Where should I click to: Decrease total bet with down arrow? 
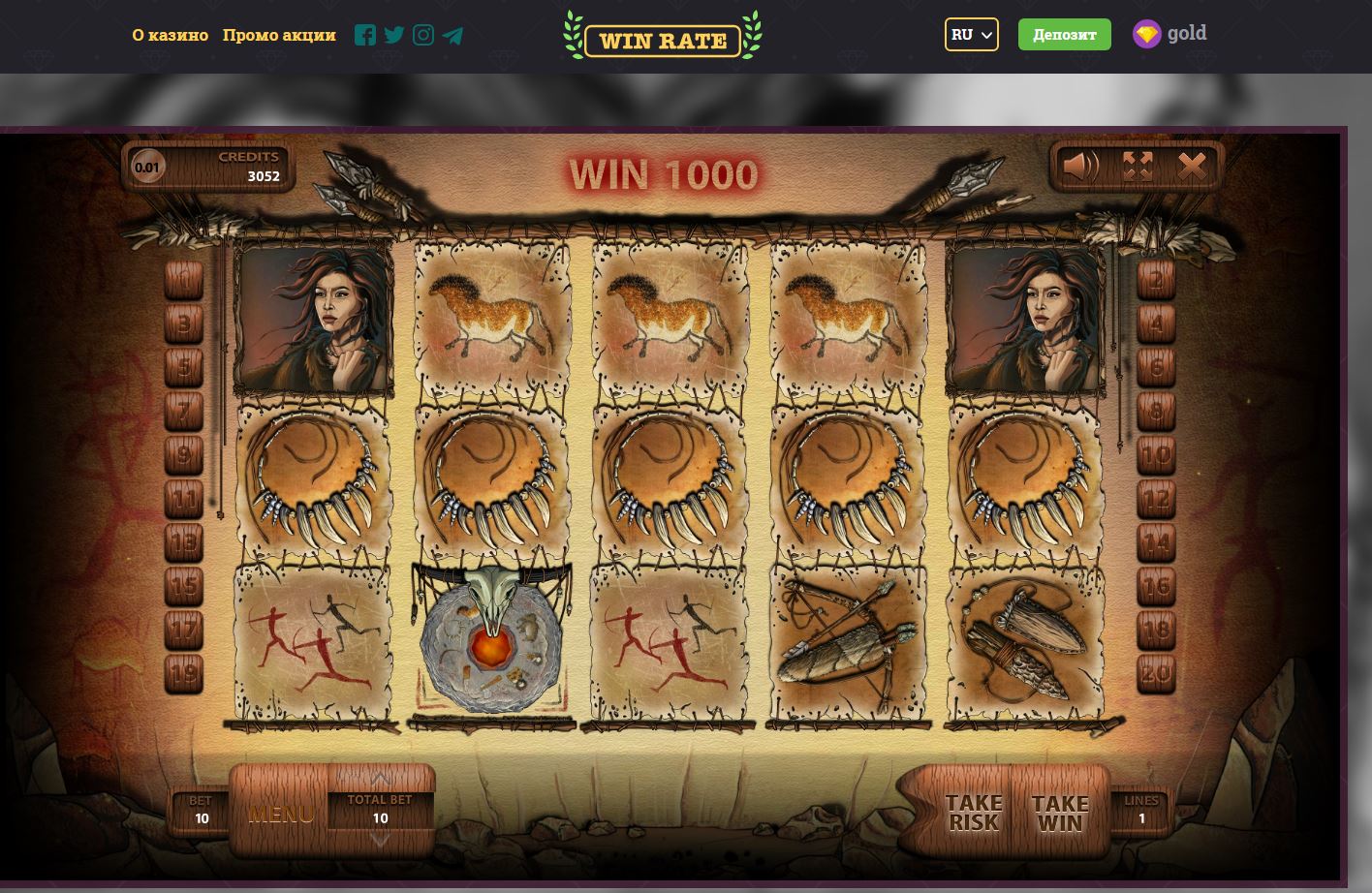pos(380,840)
